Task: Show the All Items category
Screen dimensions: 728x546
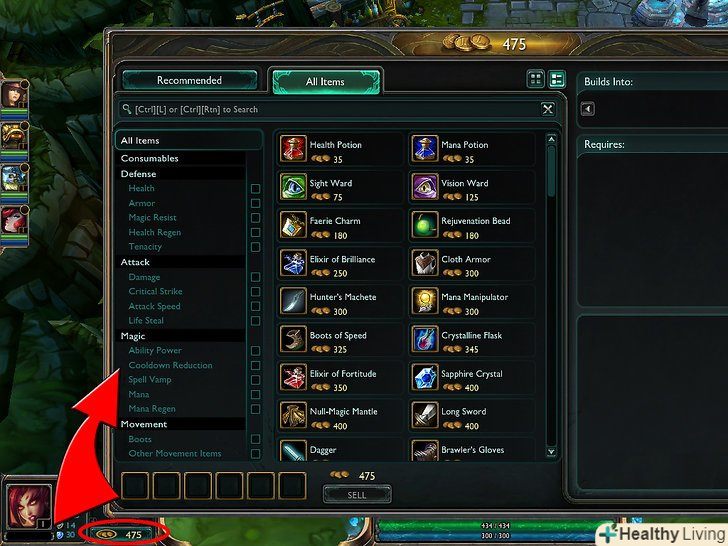Action: pyautogui.click(x=140, y=141)
